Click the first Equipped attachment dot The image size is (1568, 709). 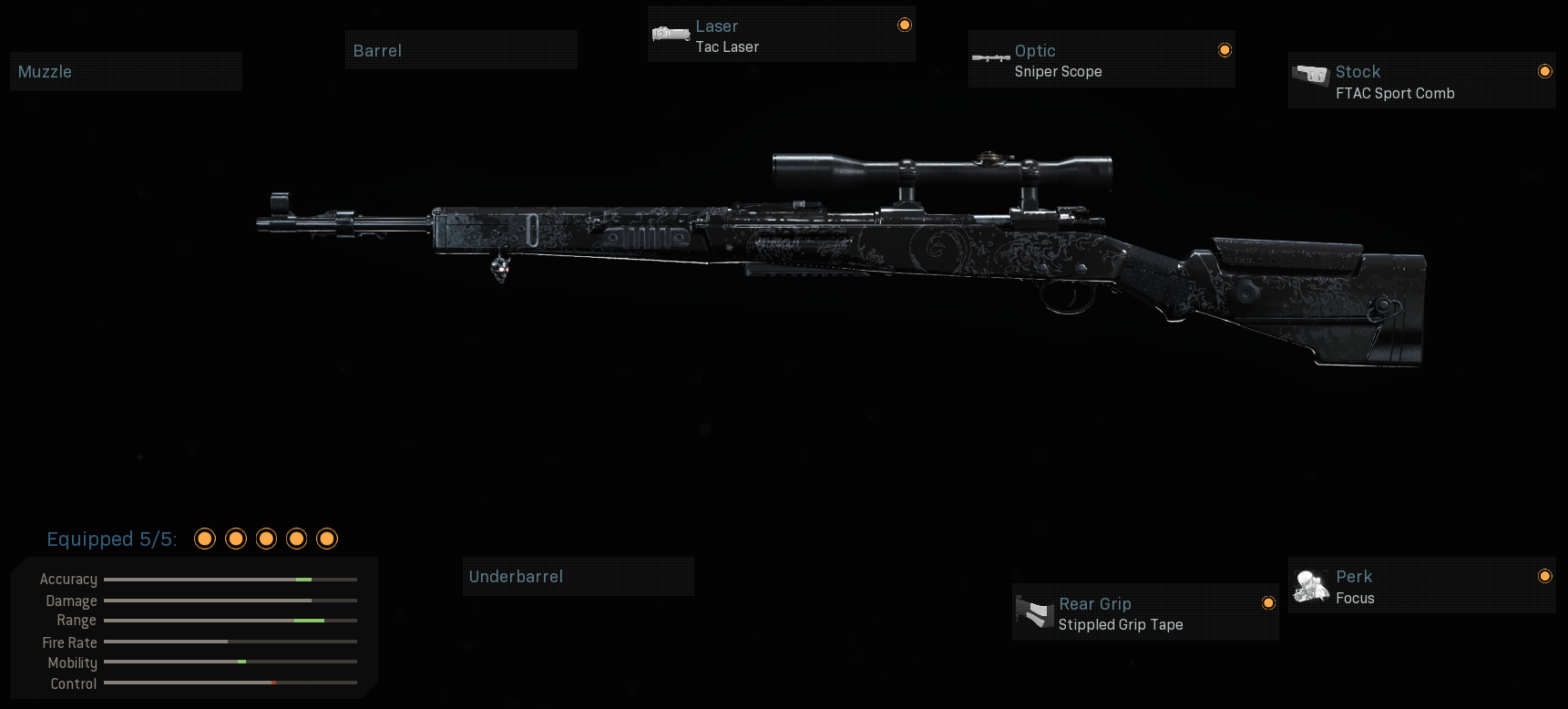(205, 539)
